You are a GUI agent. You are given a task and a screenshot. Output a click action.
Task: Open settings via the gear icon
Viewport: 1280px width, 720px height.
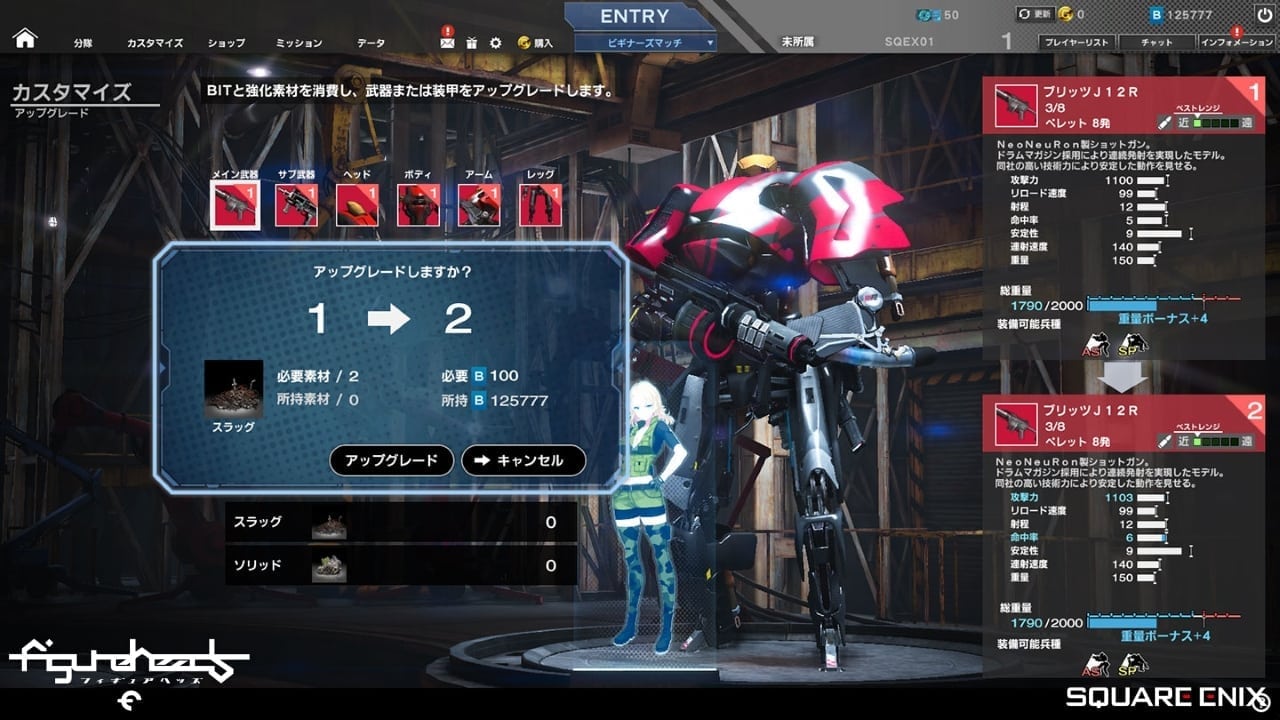click(496, 43)
